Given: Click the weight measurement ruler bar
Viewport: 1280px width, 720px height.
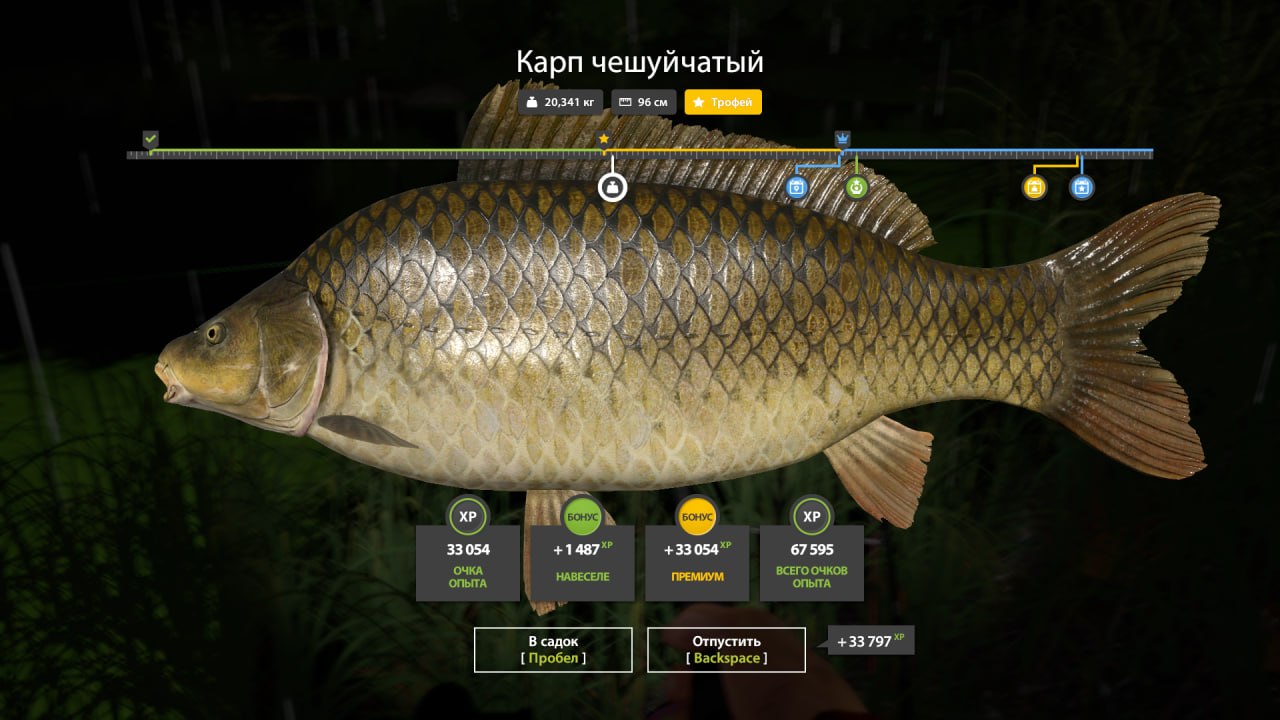Looking at the screenshot, I should point(640,154).
